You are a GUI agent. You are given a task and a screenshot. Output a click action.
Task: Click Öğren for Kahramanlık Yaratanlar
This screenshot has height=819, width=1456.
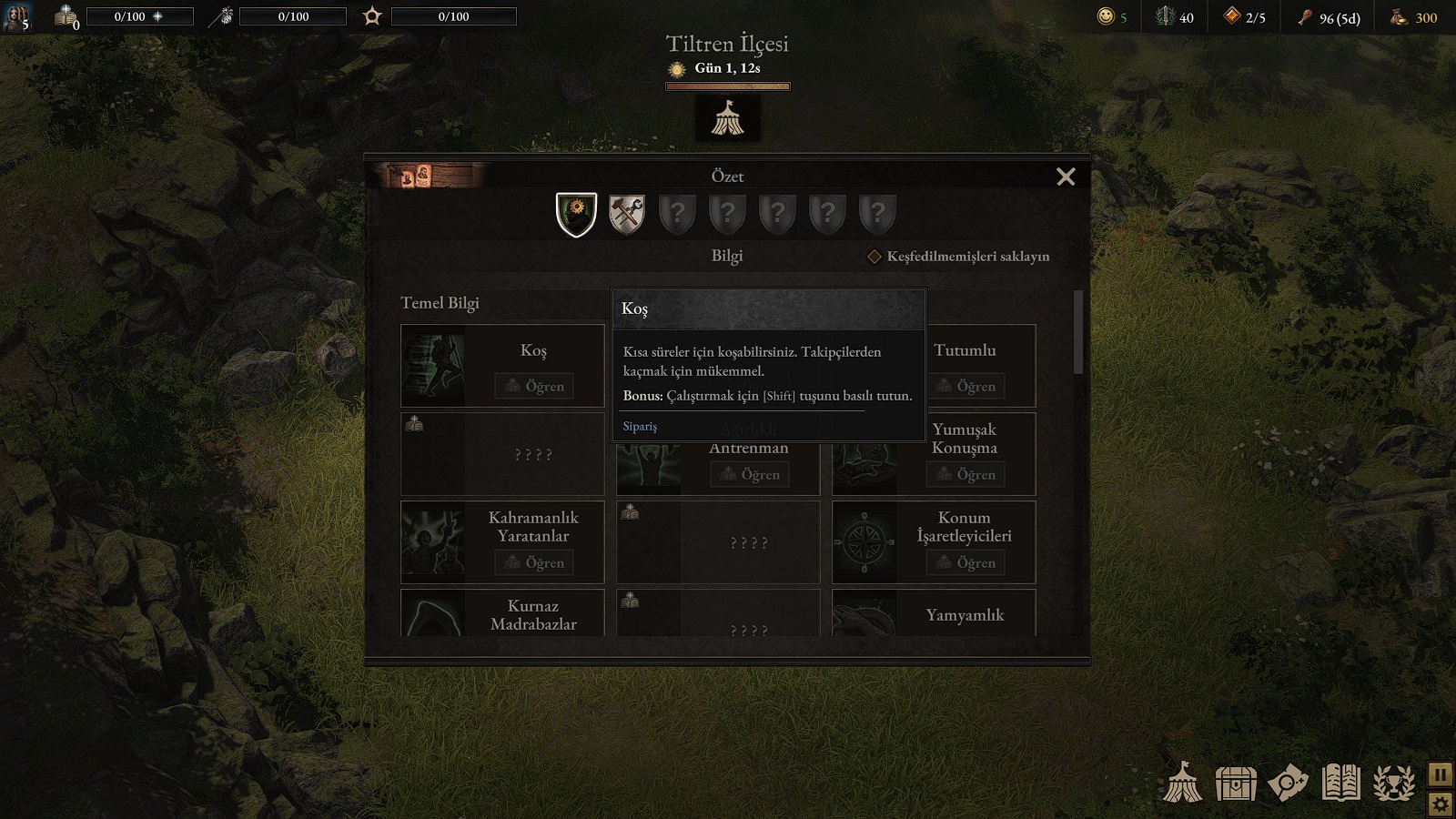(x=534, y=562)
